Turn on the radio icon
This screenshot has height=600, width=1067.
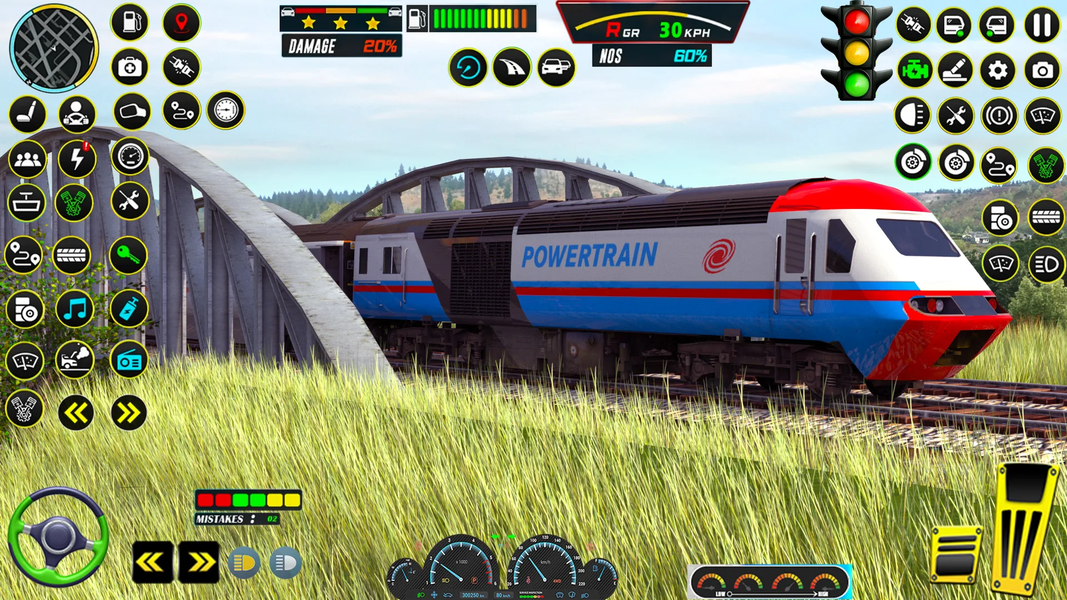[129, 359]
